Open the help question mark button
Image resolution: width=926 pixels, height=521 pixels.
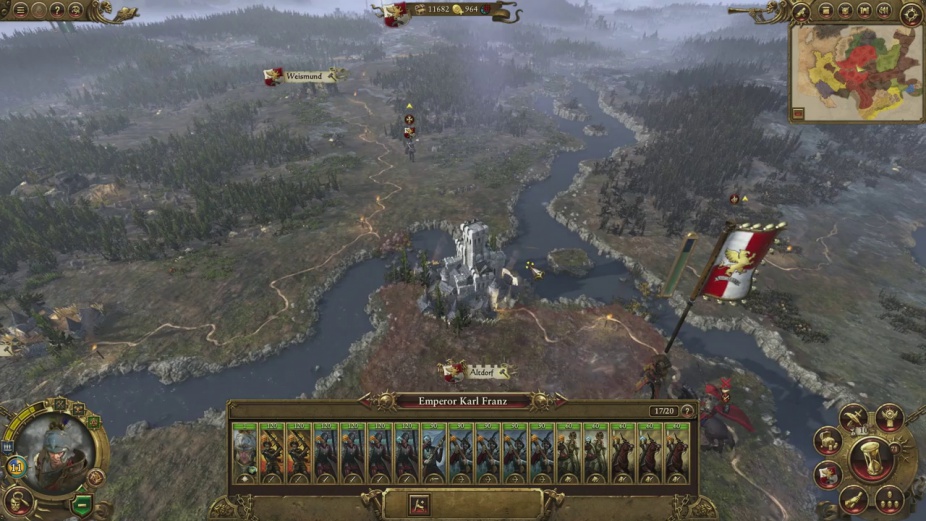coord(55,11)
